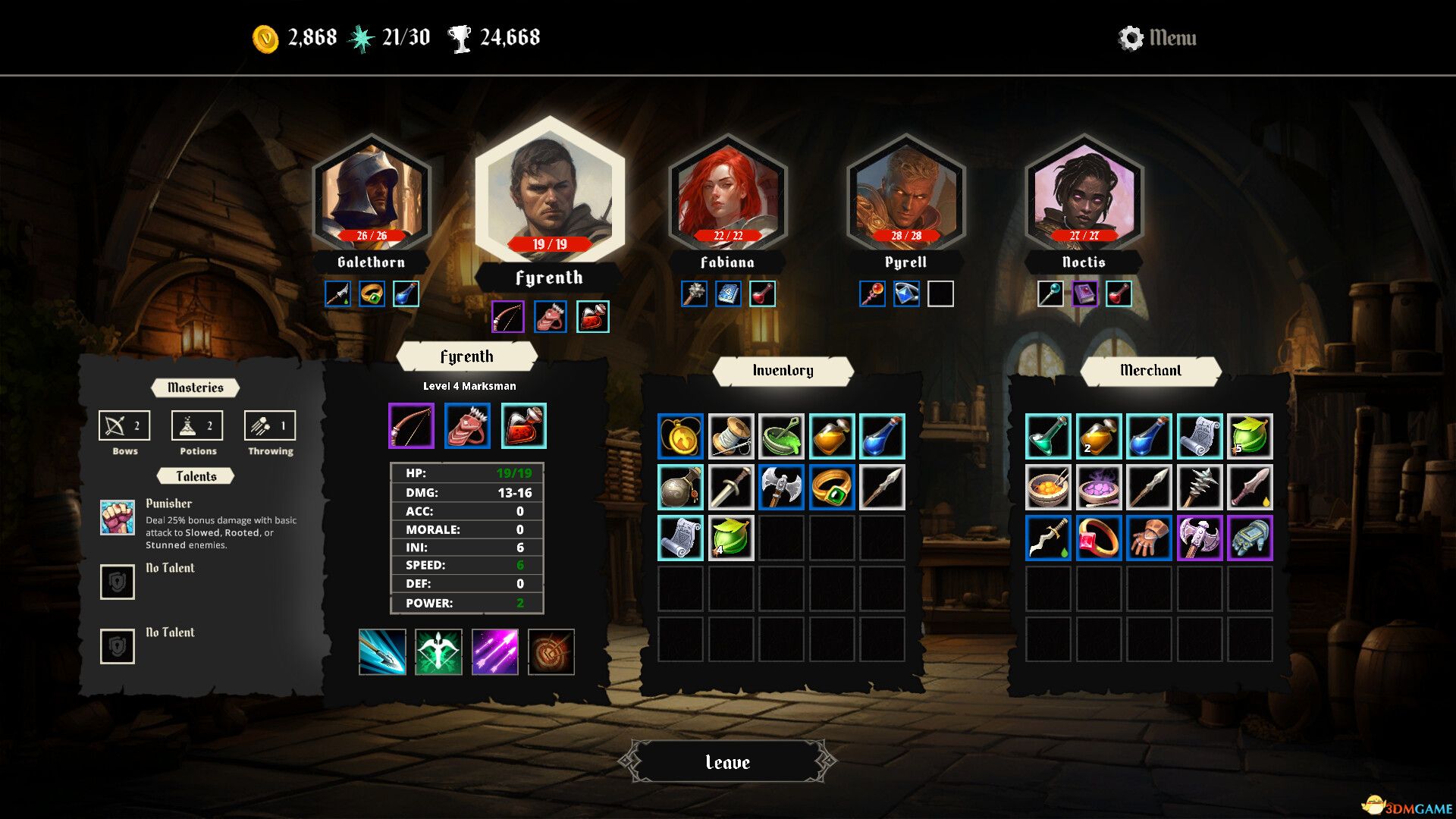The image size is (1456, 819).
Task: Click the purple multi-arrow ability icon
Action: pos(494,652)
